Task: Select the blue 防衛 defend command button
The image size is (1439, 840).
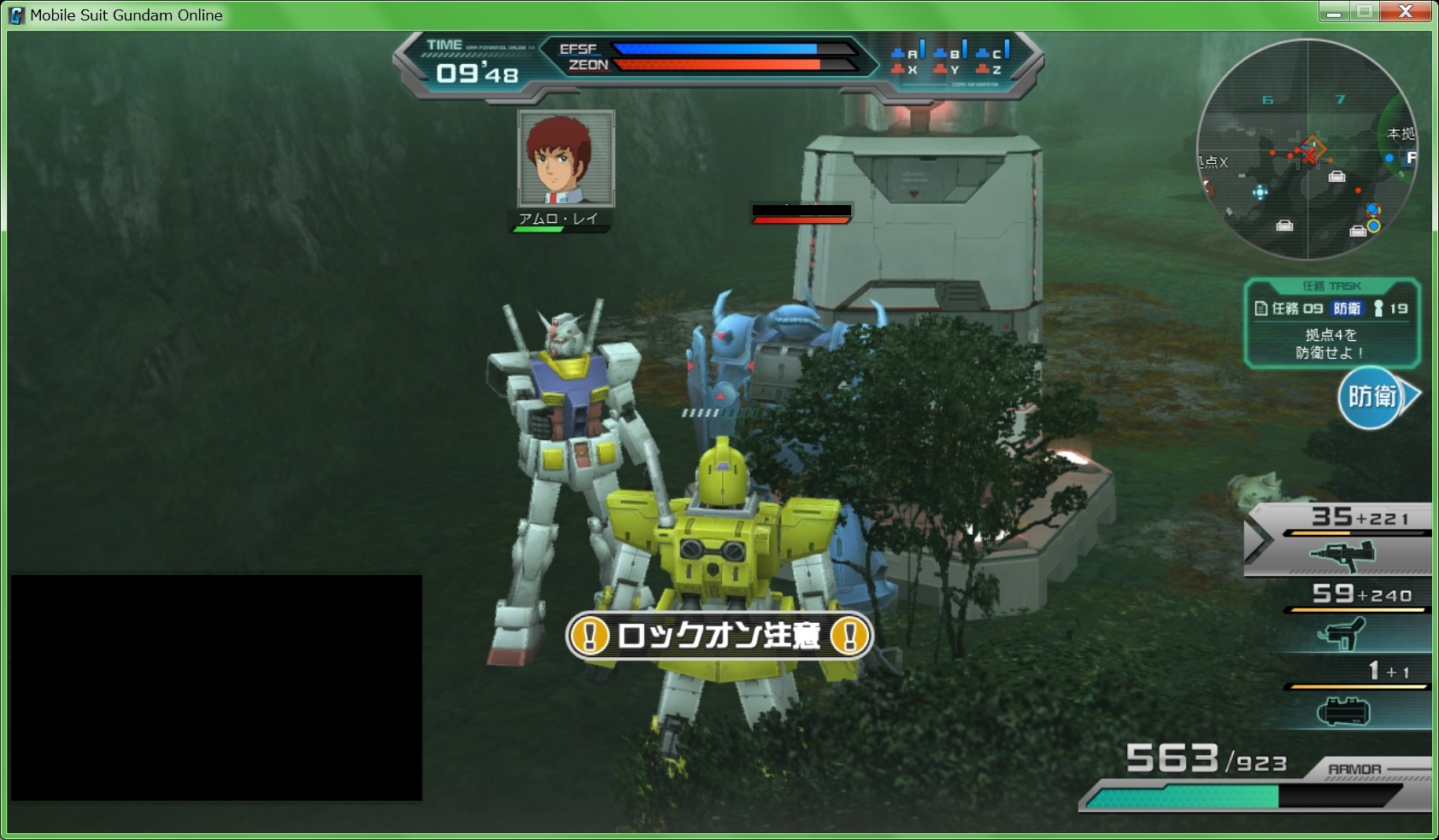Action: point(1371,397)
